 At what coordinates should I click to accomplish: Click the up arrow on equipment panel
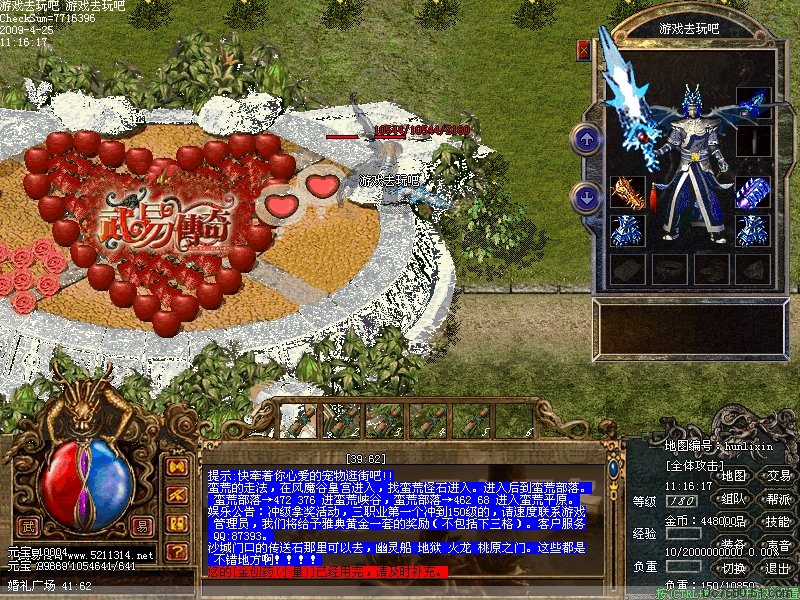point(587,138)
